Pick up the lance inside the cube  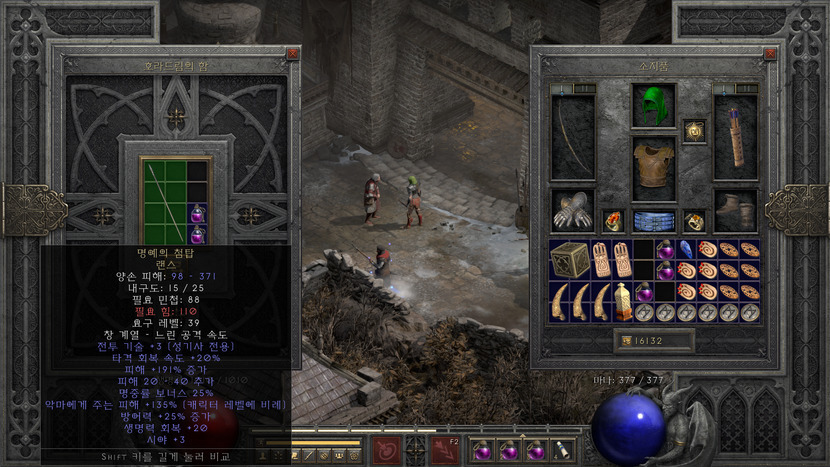click(x=164, y=200)
